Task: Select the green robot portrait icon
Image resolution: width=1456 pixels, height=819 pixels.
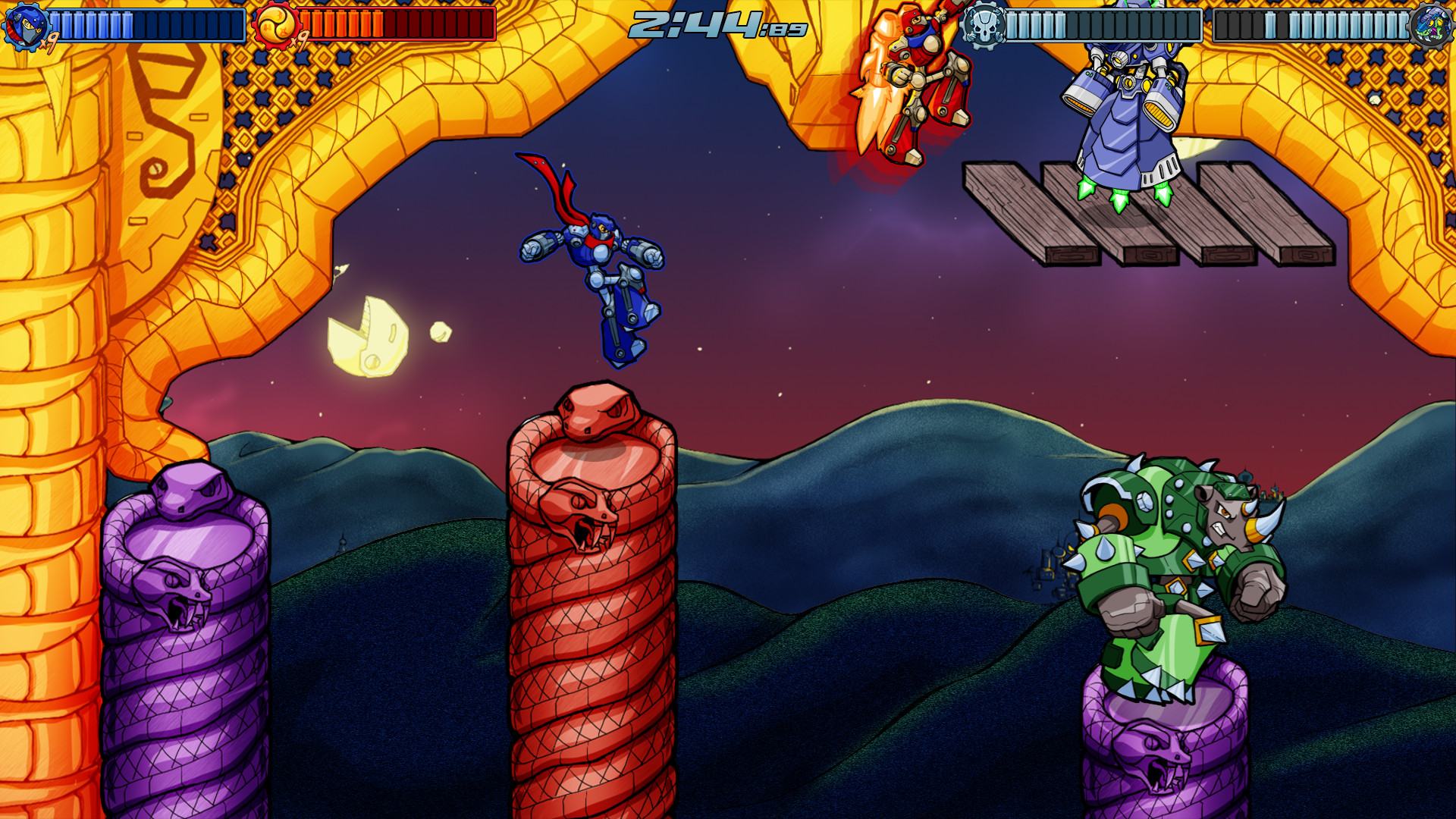Action: pos(1432,25)
